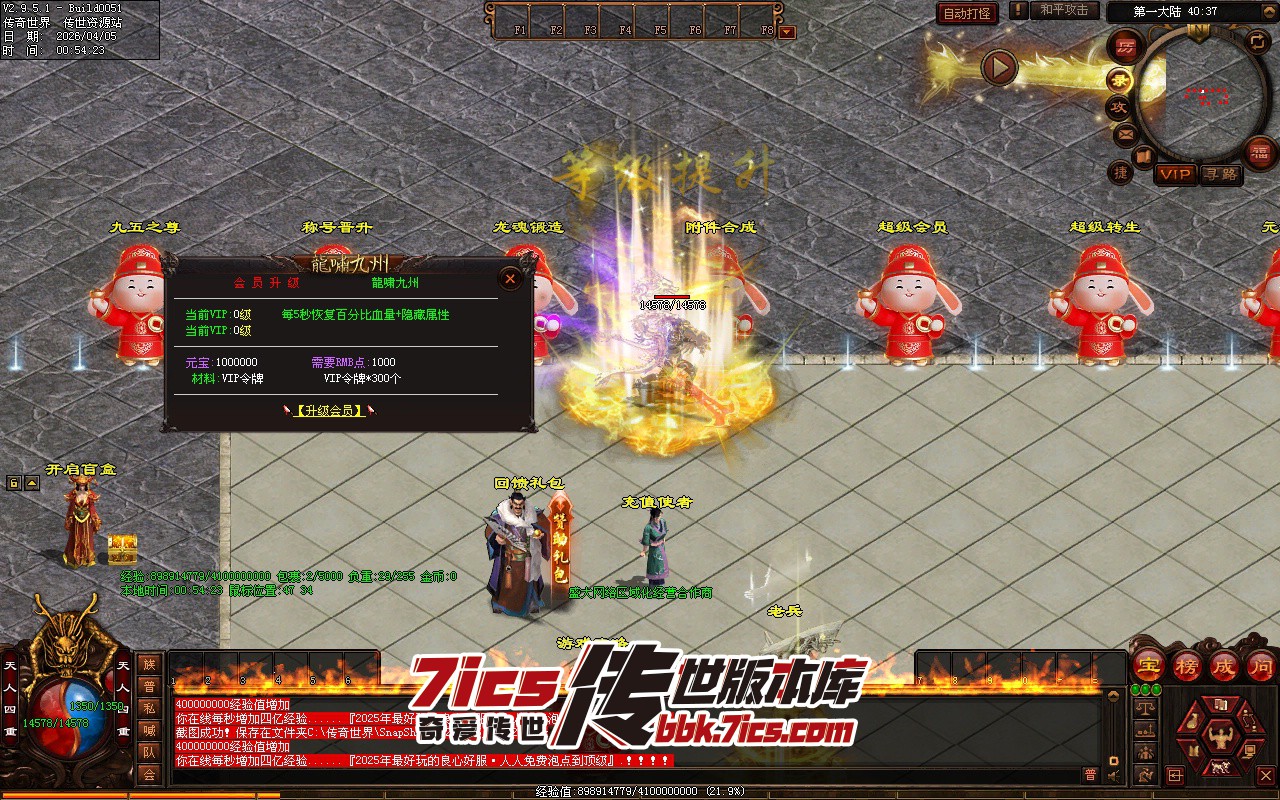
Task: Close the 会员升级 dialog with the X
Action: pyautogui.click(x=510, y=279)
